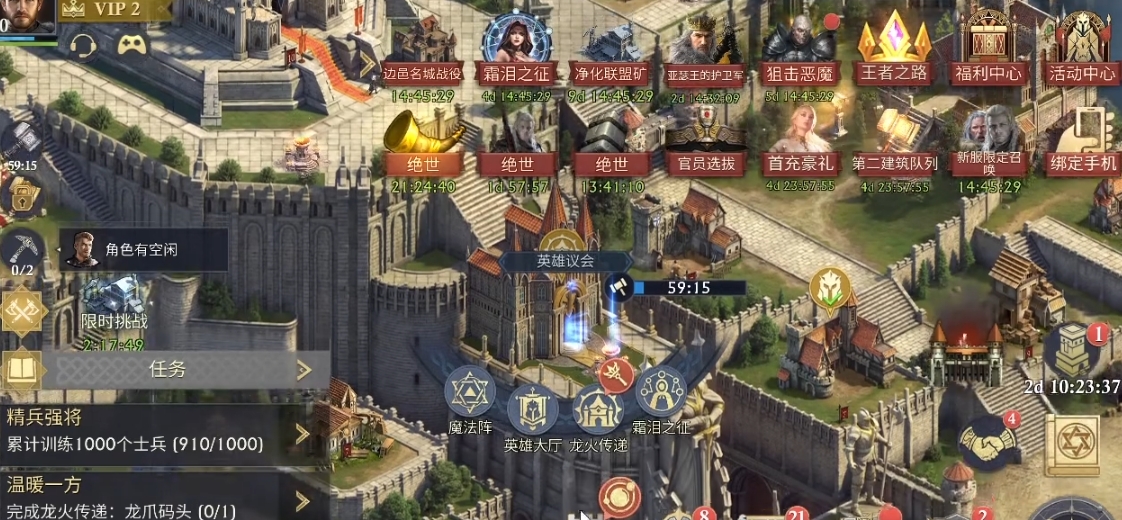Open the 净化联盟矿 event
Viewport: 1122px width, 520px height.
point(613,52)
